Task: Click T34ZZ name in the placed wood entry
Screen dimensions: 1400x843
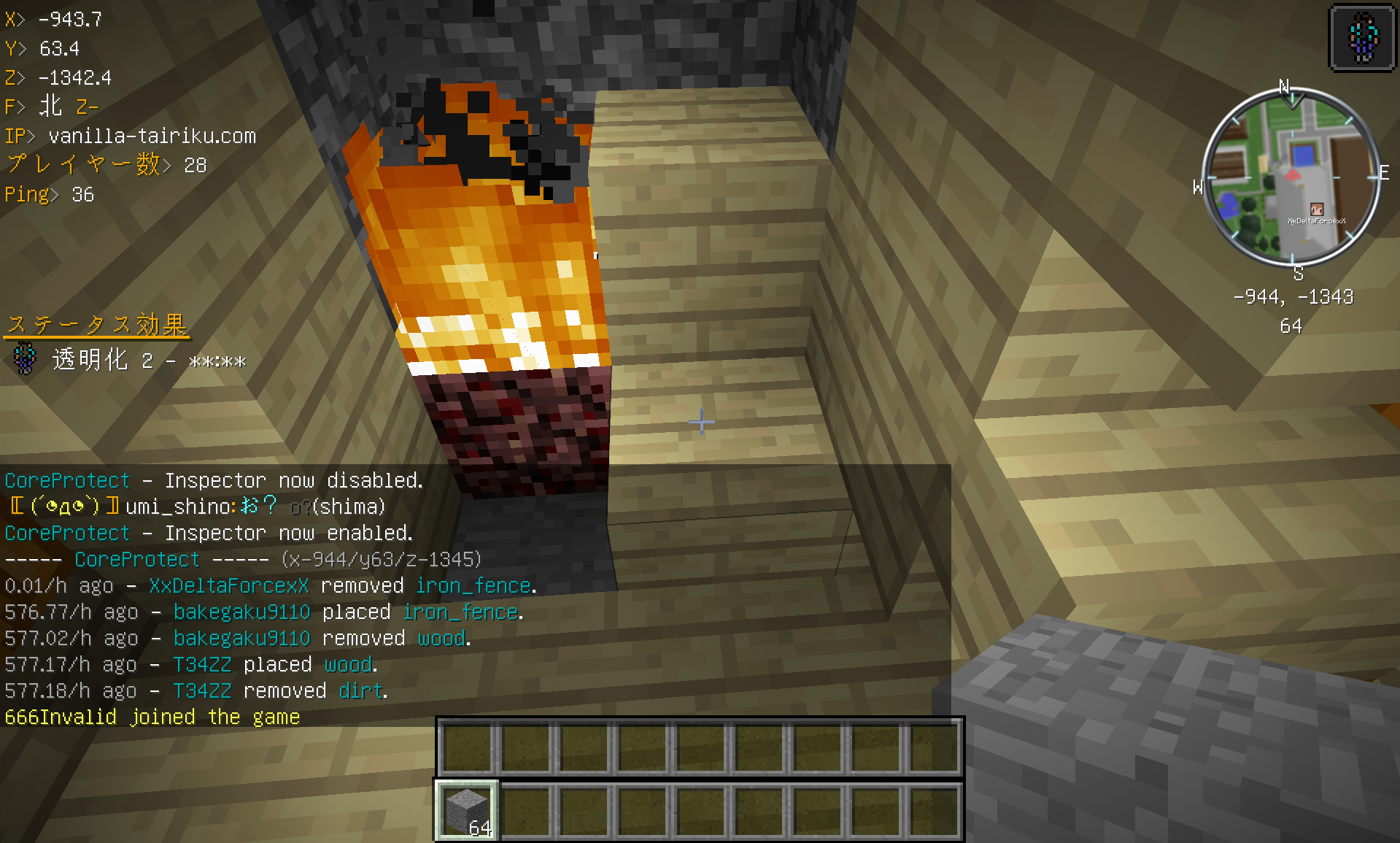Action: click(x=202, y=664)
